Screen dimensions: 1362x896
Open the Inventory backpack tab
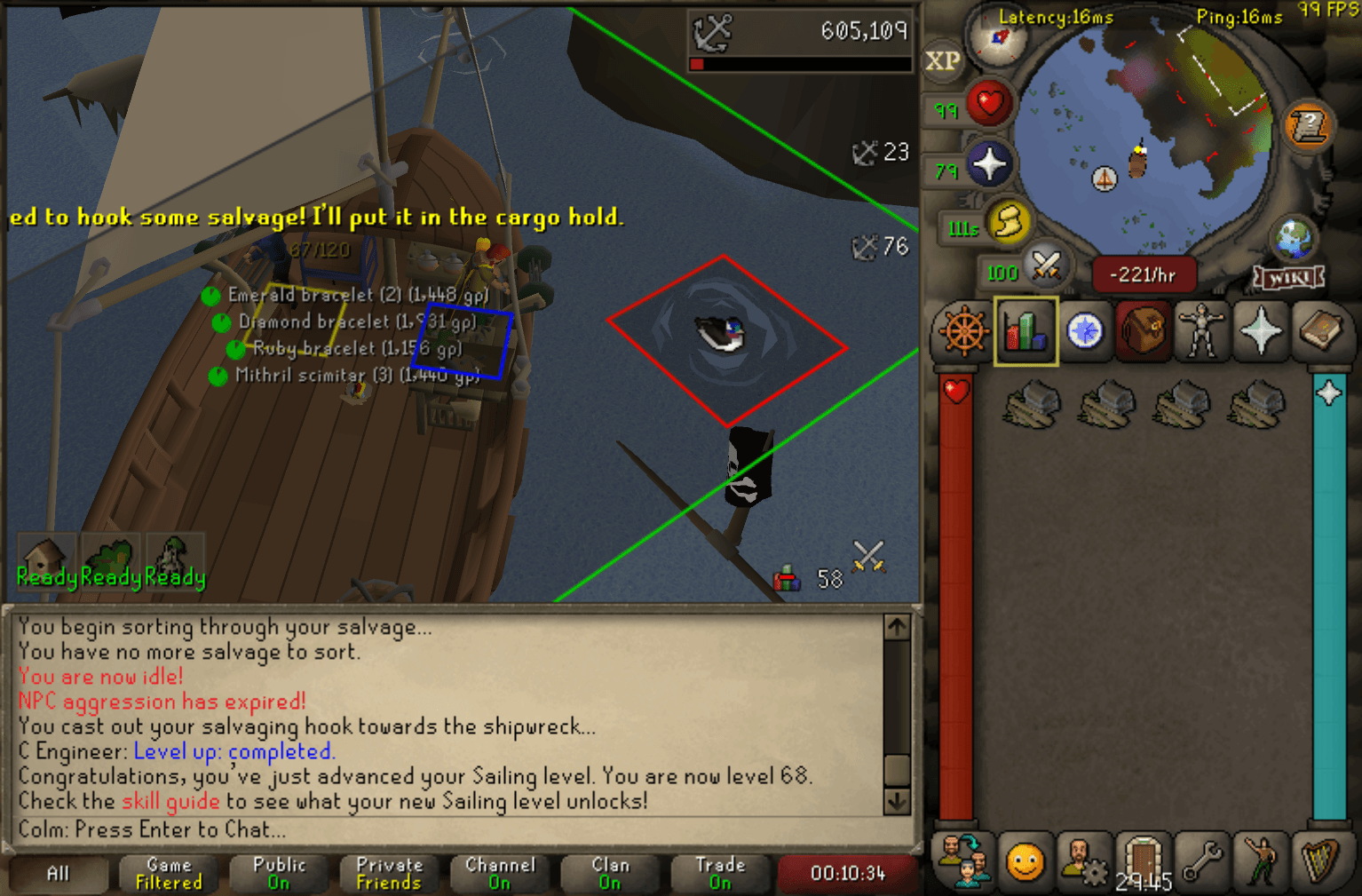1144,333
